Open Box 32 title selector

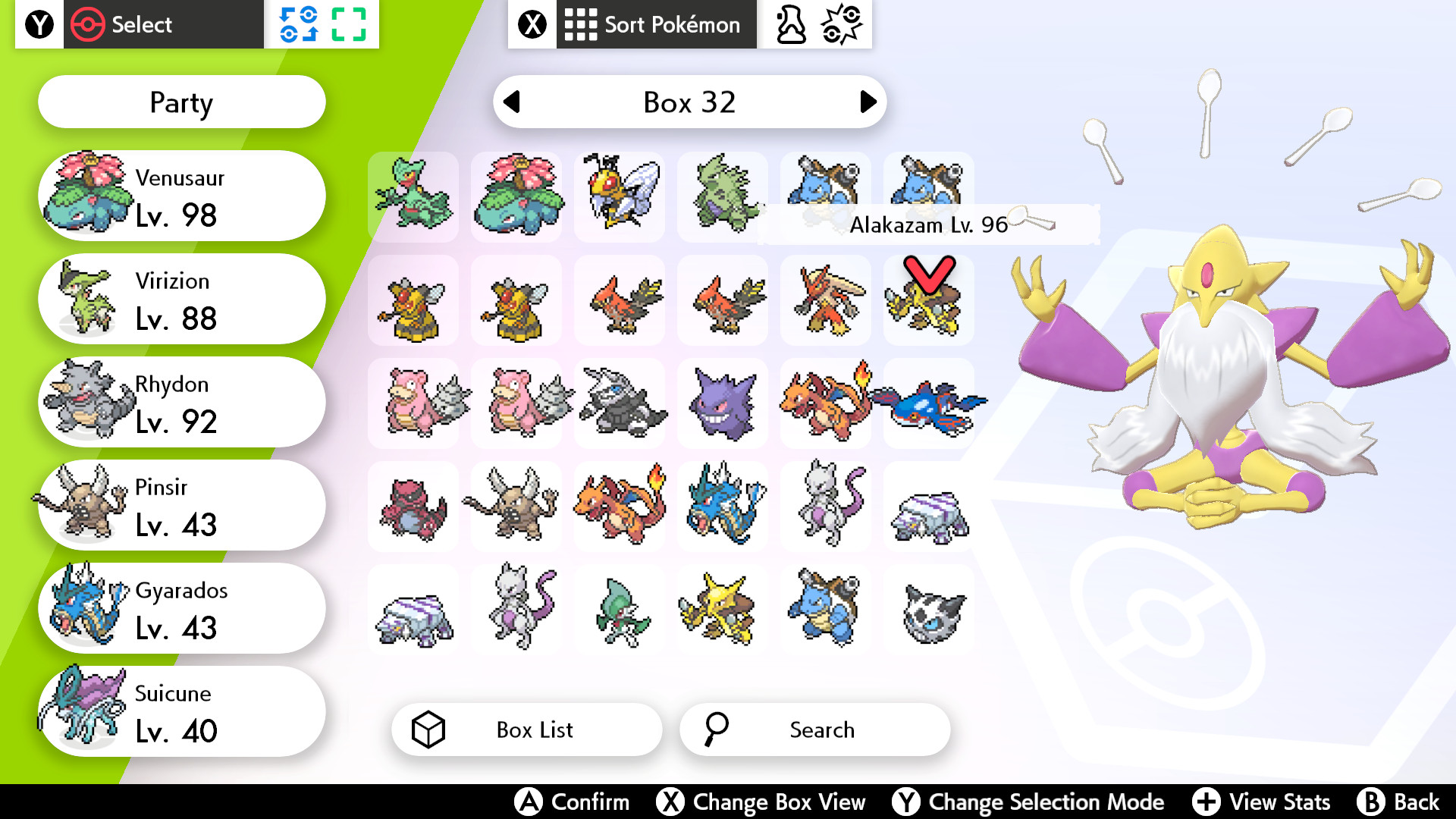[x=689, y=102]
